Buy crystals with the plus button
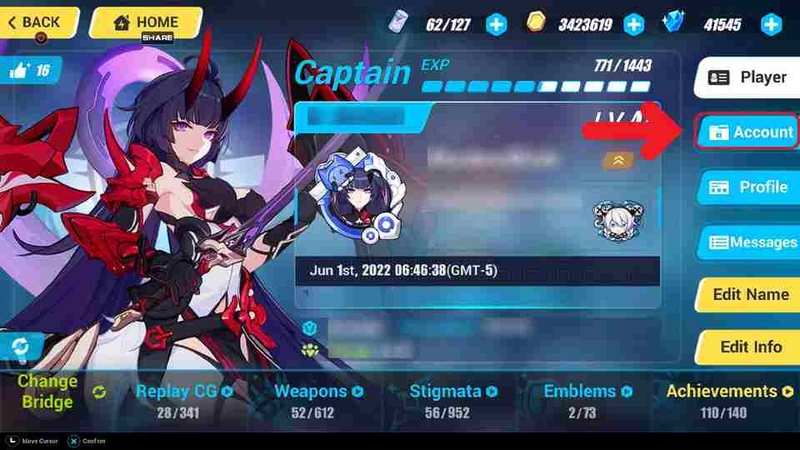800x450 pixels. tap(771, 22)
